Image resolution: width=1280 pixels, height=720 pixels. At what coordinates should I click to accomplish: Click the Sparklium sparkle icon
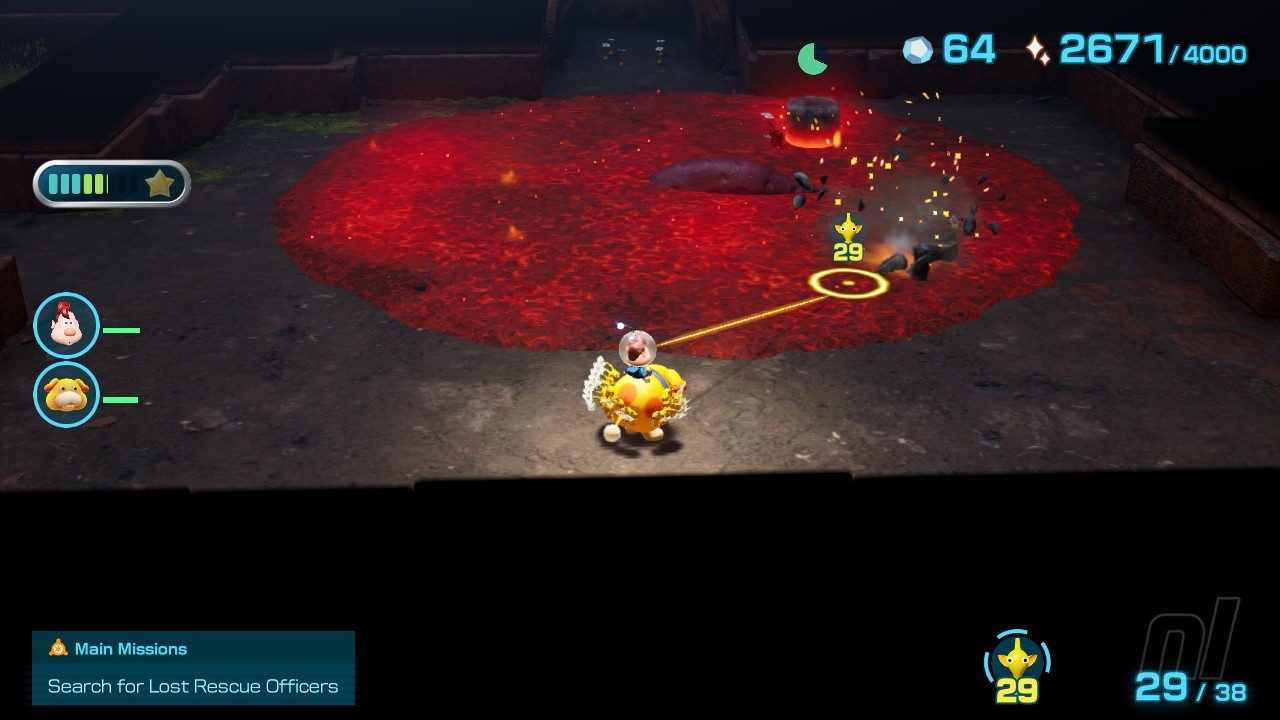pyautogui.click(x=1038, y=50)
